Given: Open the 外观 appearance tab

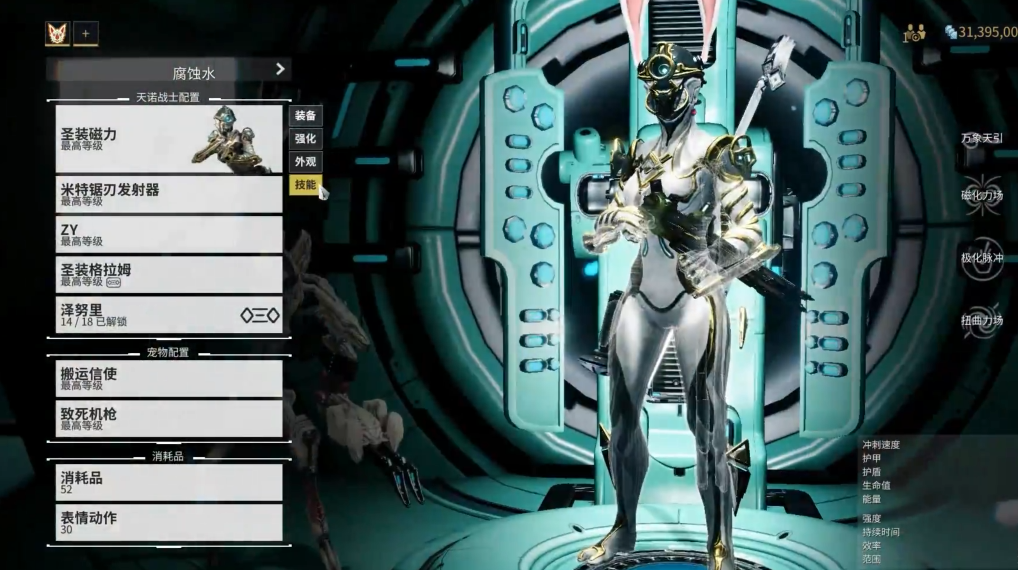Looking at the screenshot, I should [x=305, y=161].
